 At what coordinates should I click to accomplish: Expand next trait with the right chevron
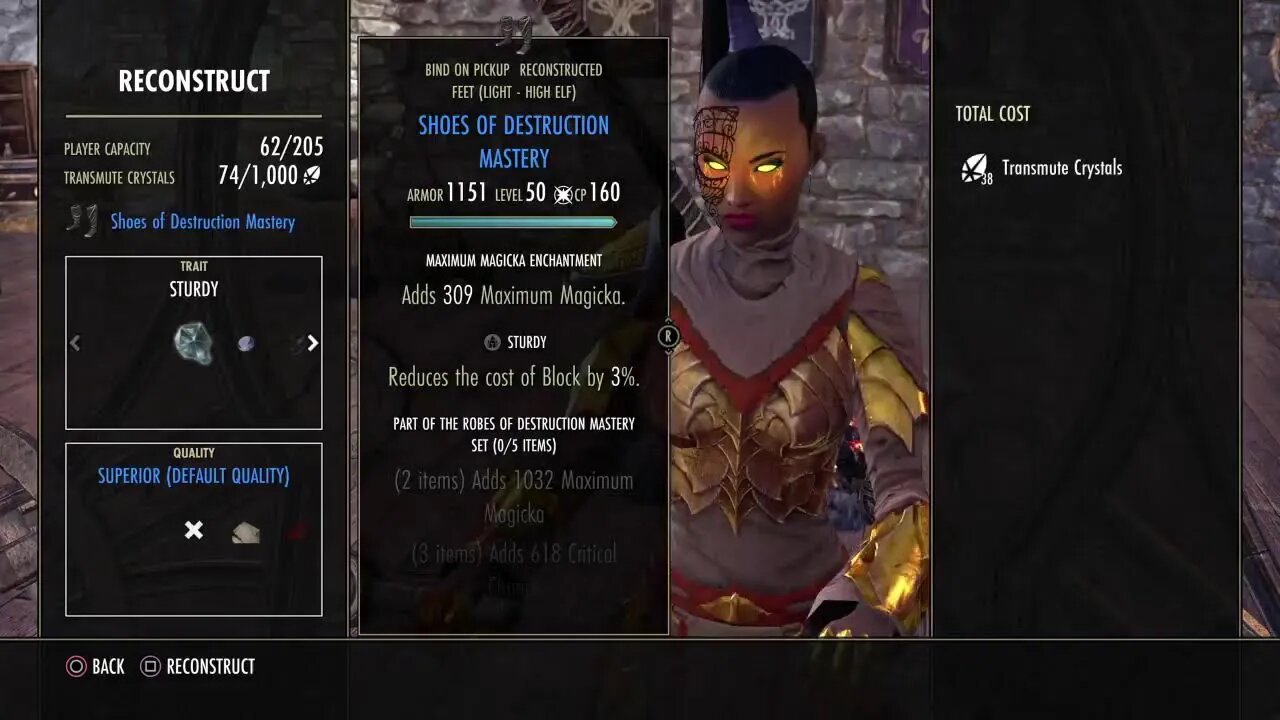pos(312,343)
